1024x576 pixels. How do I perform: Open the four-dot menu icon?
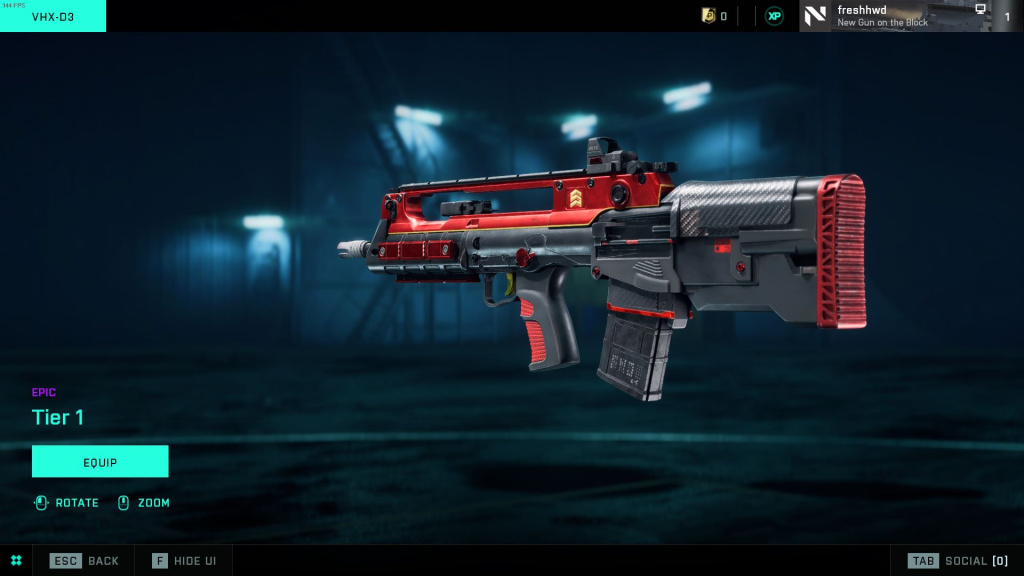coord(16,561)
